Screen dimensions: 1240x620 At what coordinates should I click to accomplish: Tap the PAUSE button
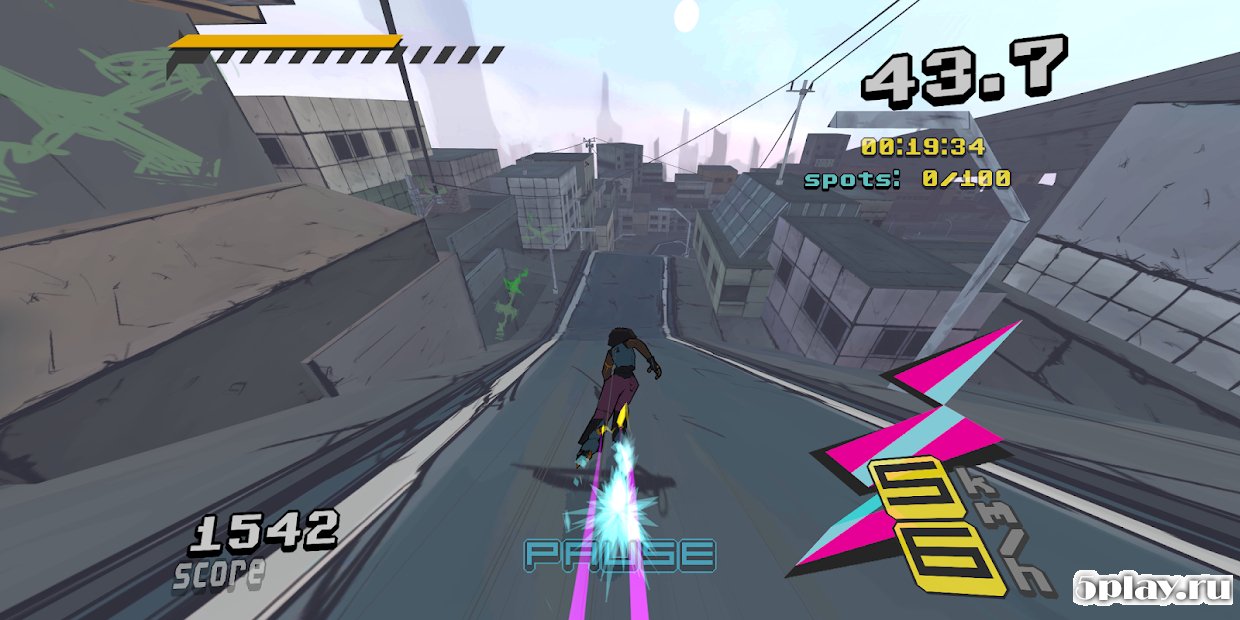(x=620, y=555)
